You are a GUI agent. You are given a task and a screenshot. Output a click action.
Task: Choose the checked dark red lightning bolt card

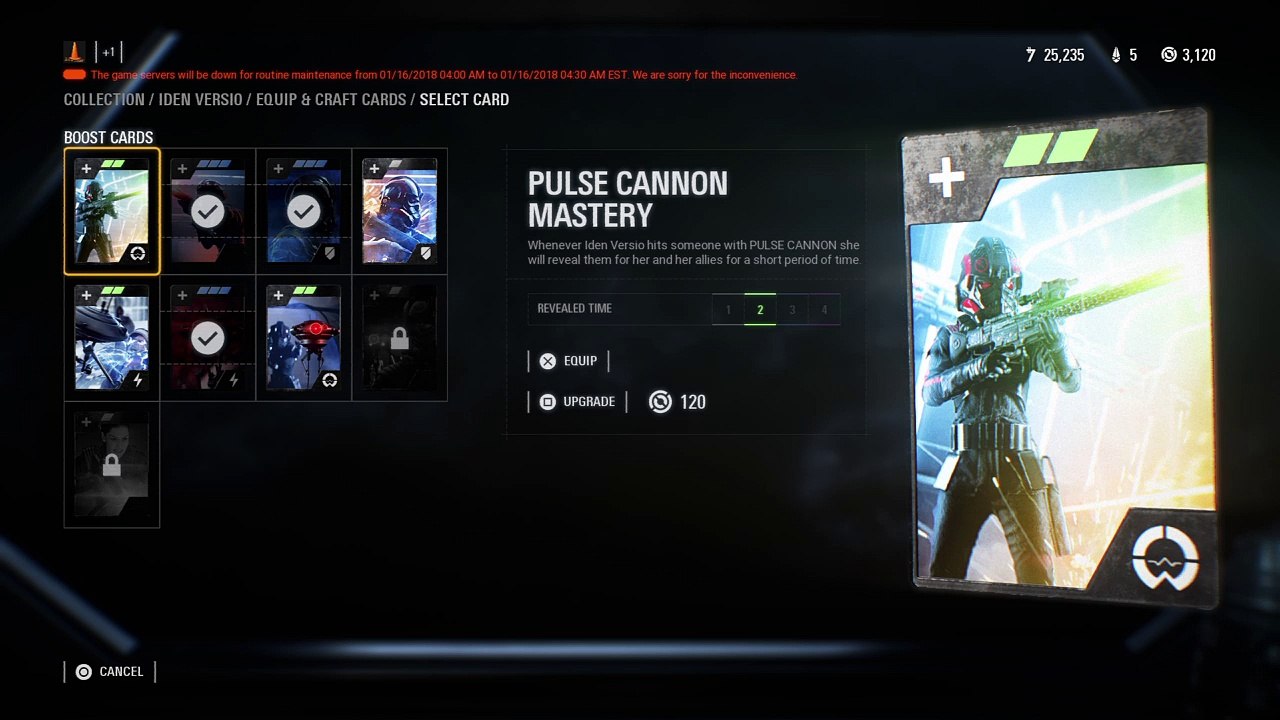(x=208, y=338)
